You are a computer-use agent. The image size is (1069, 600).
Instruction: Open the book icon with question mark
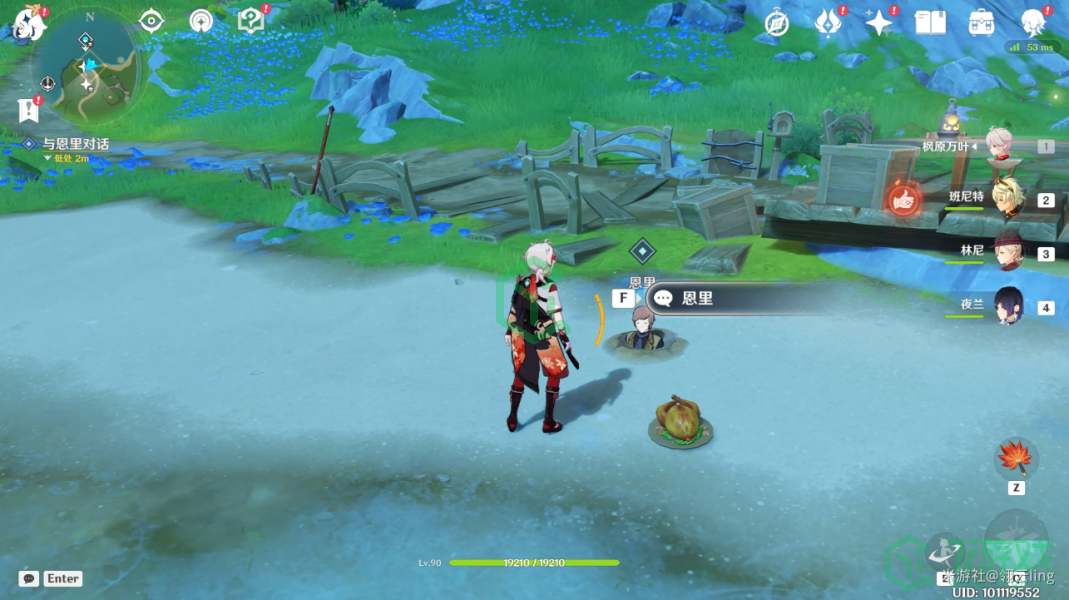click(250, 21)
